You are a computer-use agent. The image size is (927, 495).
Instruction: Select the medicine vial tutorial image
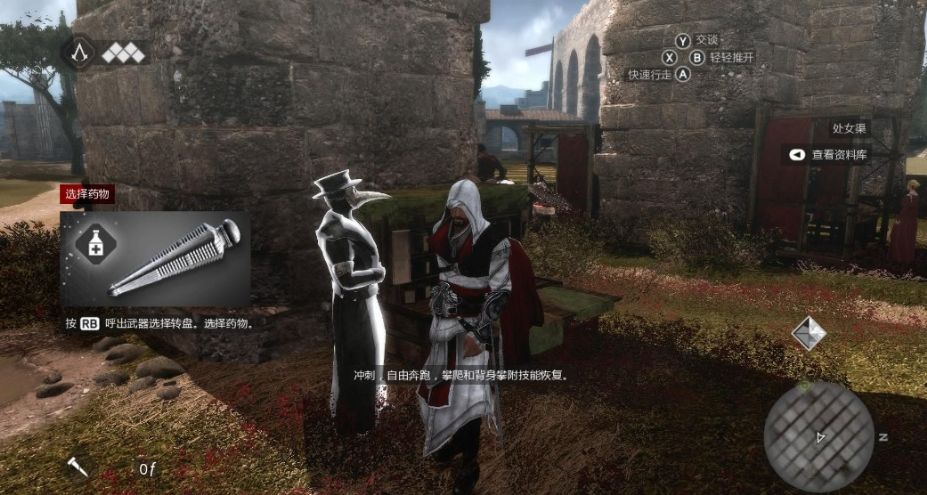tap(175, 259)
